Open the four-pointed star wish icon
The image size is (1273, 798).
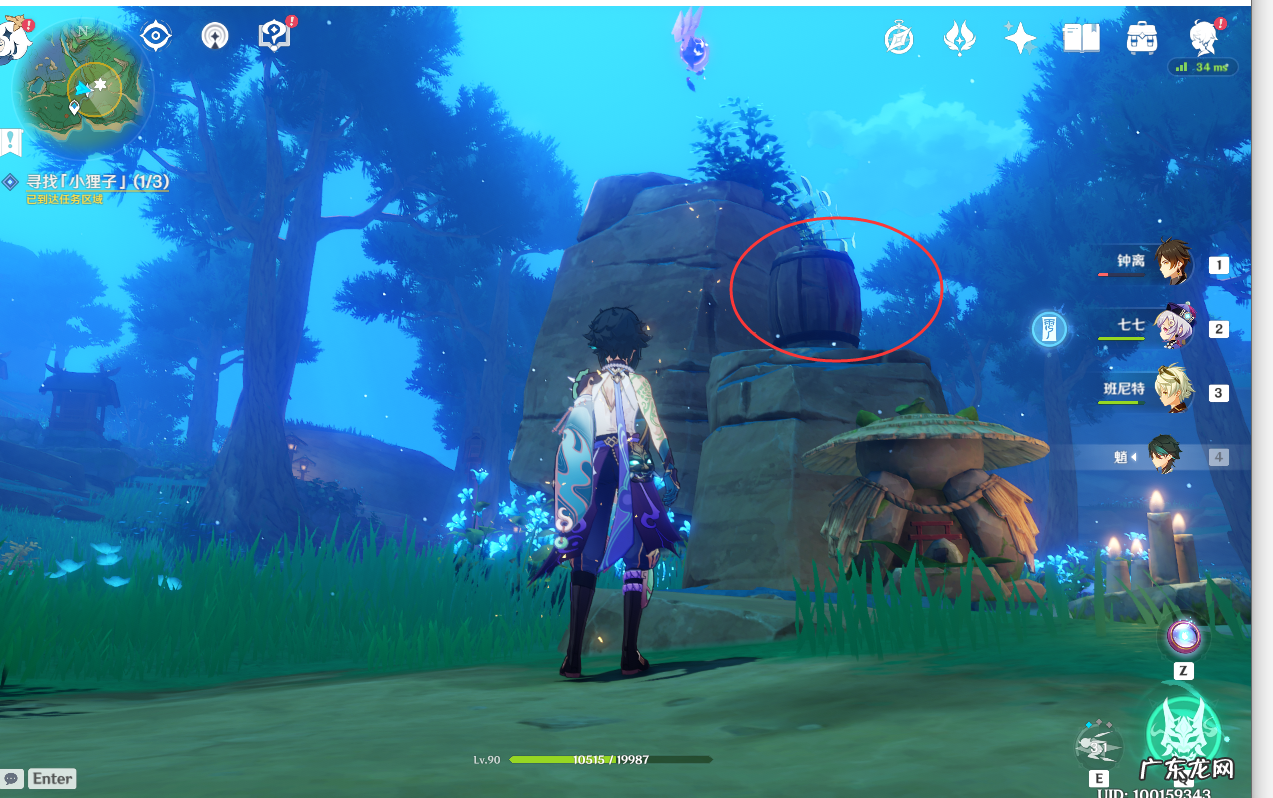point(1020,39)
